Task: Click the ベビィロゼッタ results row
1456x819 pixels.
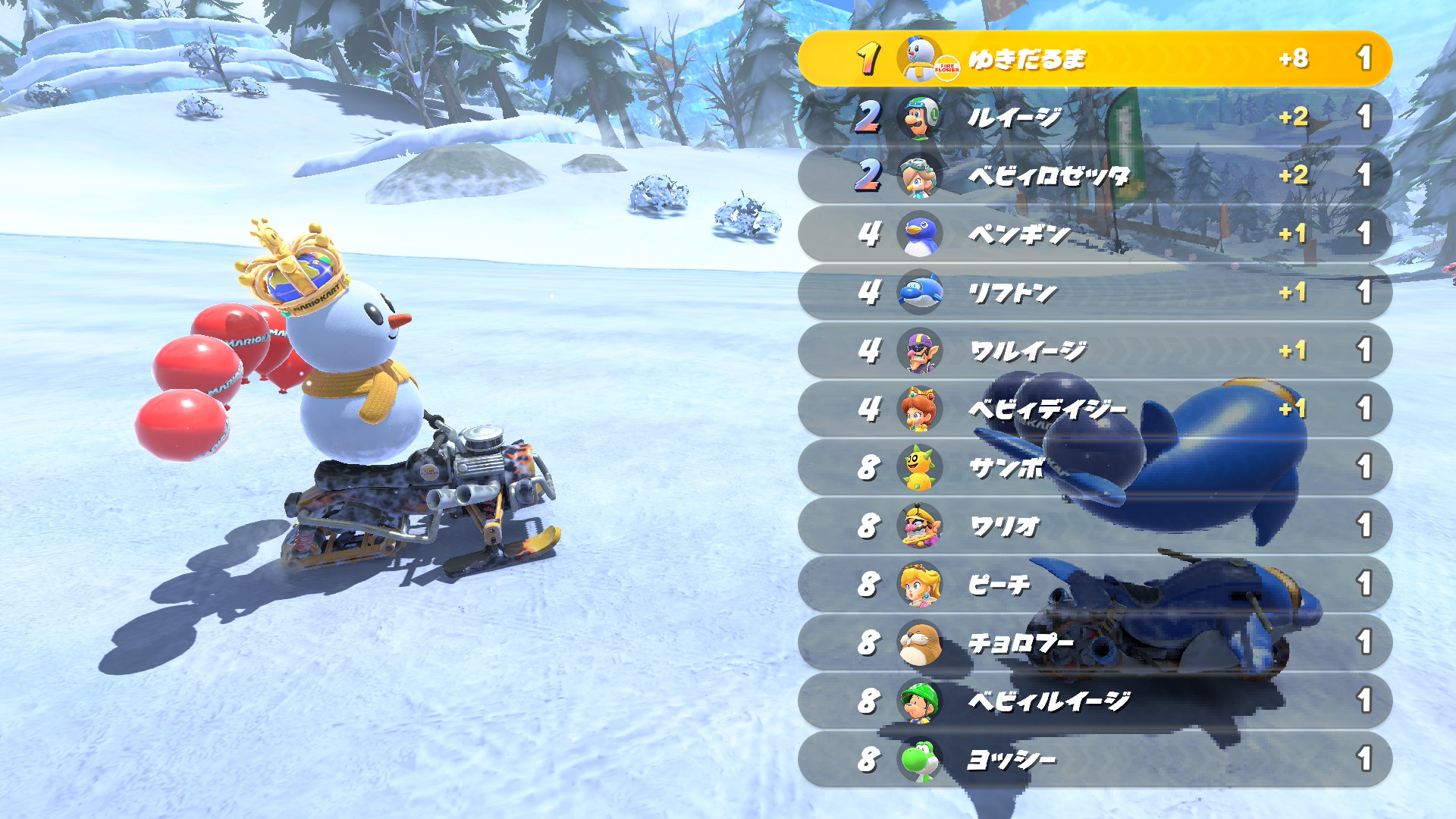Action: (1094, 175)
